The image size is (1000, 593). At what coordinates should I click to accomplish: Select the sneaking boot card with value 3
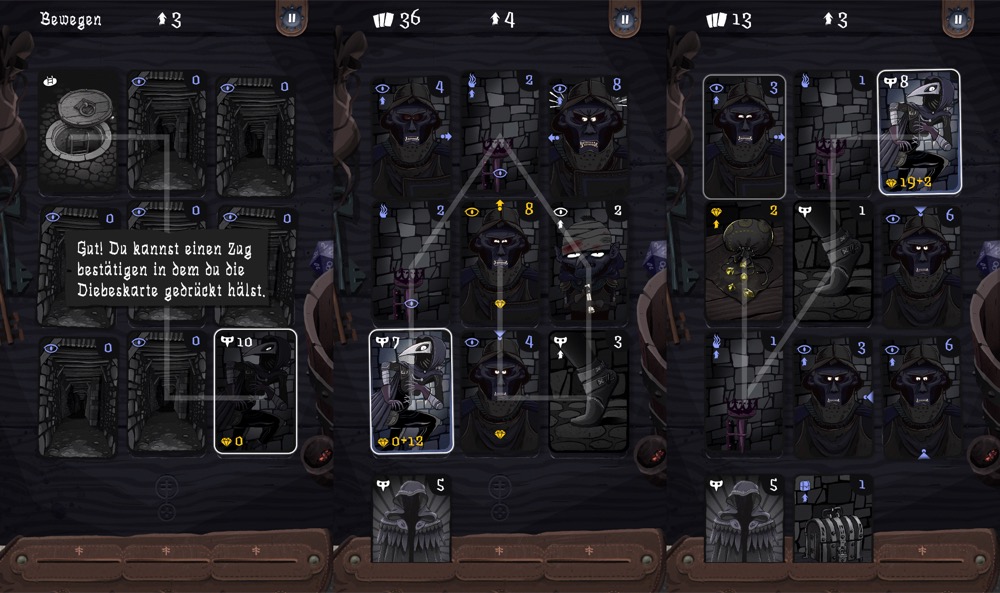point(588,391)
